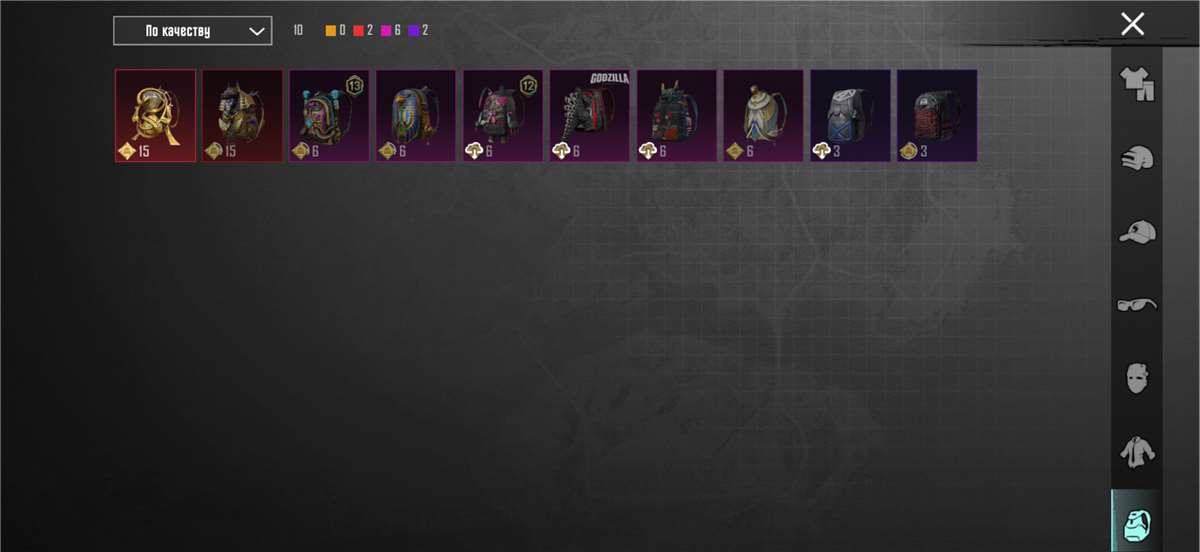Switch to the cap headwear tab
This screenshot has height=552, width=1200.
[1137, 232]
